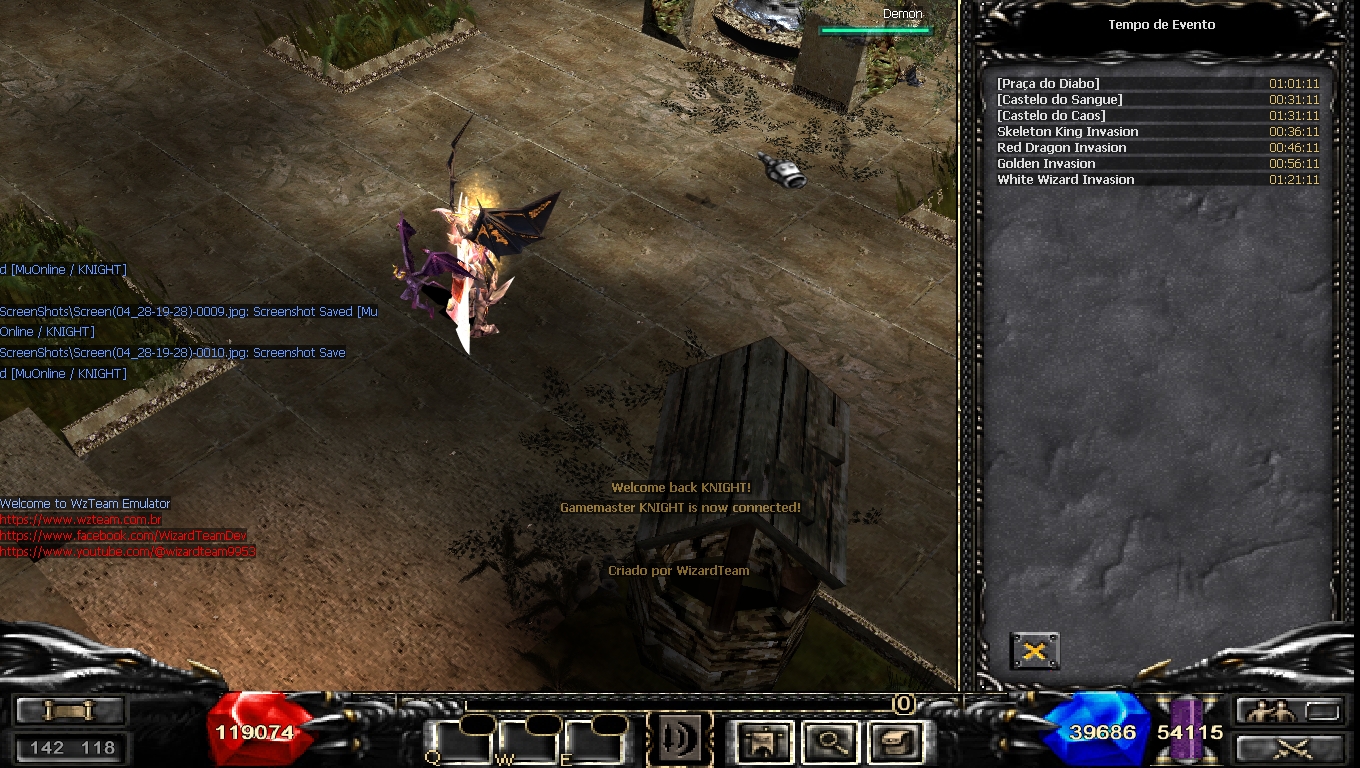Click the Skeleton King Invasion row

pyautogui.click(x=1157, y=132)
